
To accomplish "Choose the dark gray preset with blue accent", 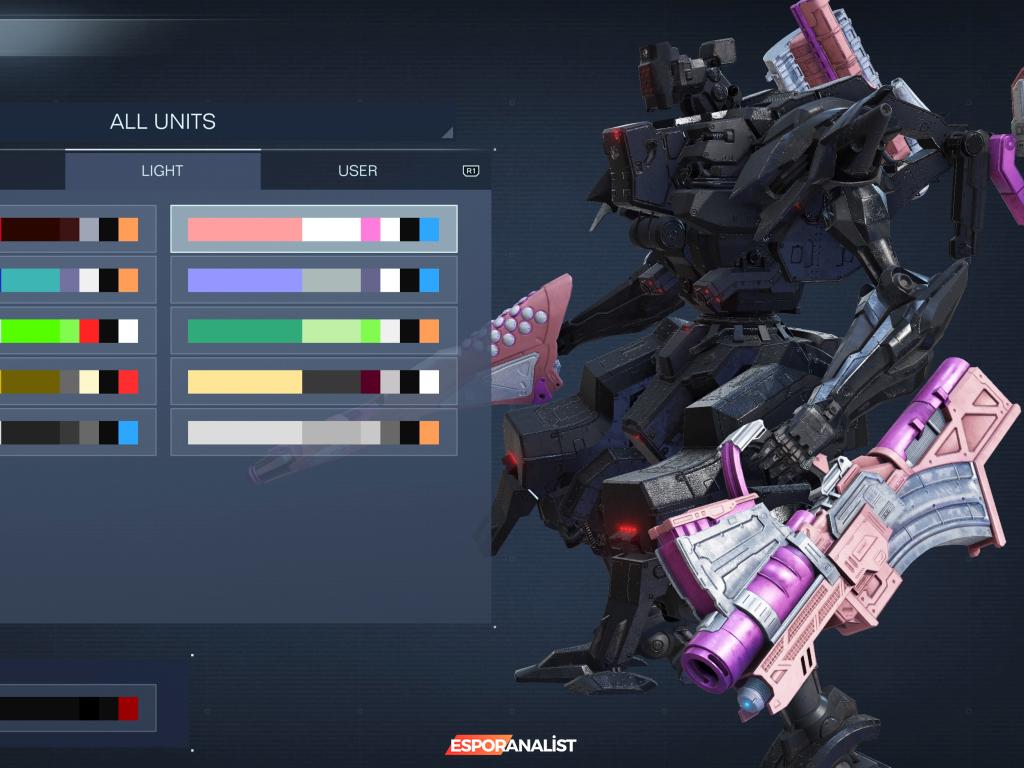I will click(x=70, y=433).
